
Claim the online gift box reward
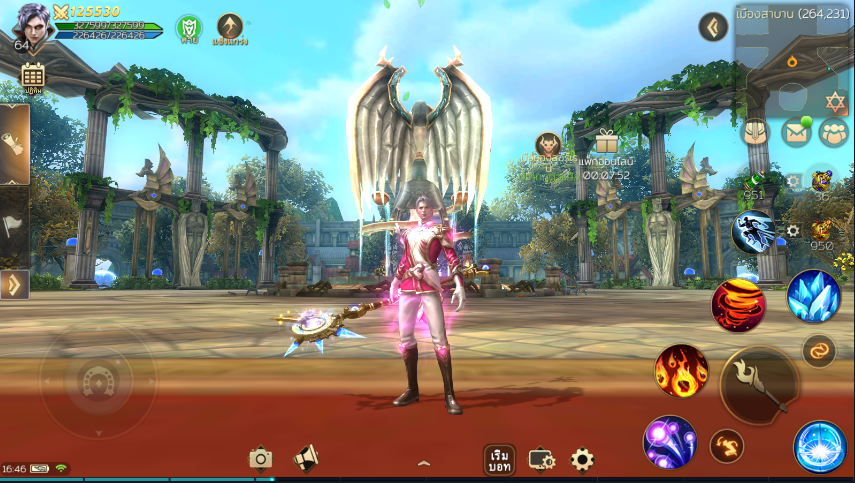[606, 142]
